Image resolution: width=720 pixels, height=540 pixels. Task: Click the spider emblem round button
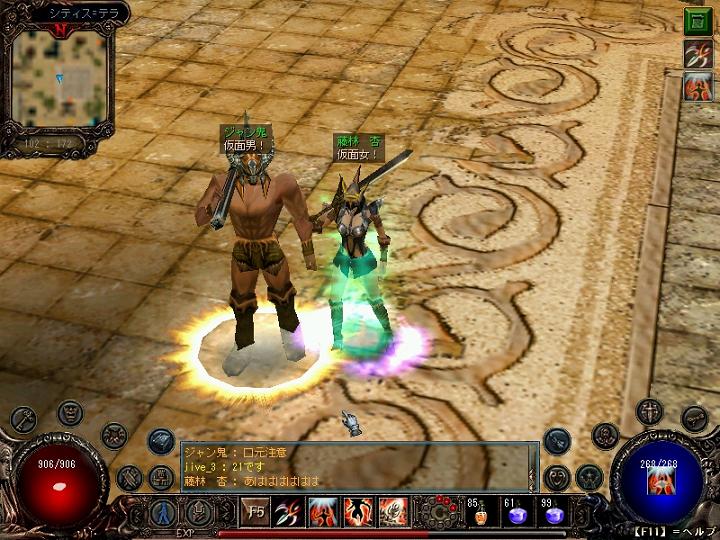[113, 436]
